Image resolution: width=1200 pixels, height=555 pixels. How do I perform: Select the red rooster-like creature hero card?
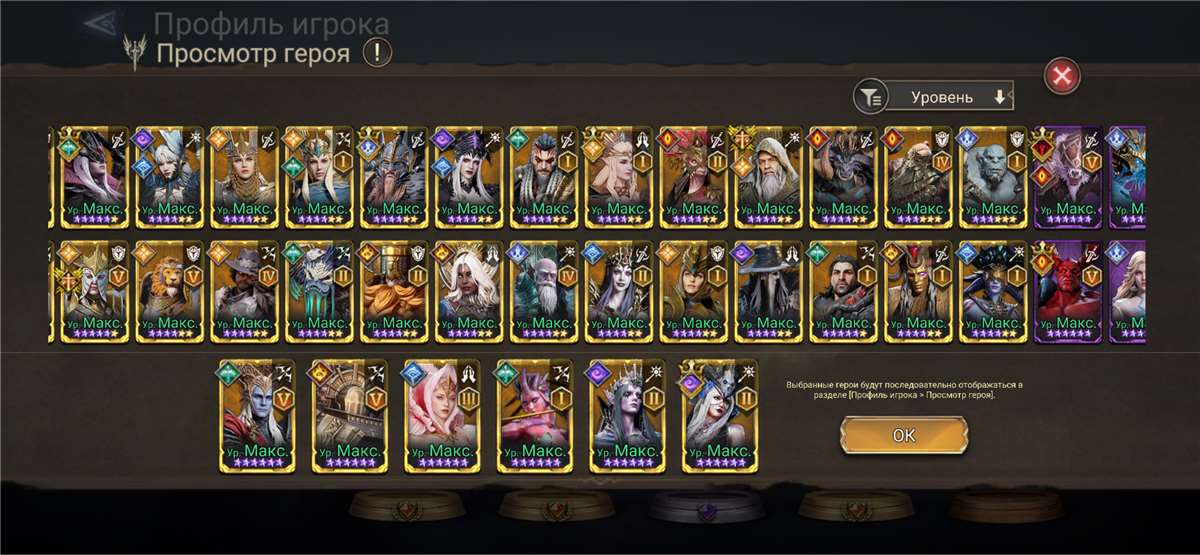tap(691, 177)
